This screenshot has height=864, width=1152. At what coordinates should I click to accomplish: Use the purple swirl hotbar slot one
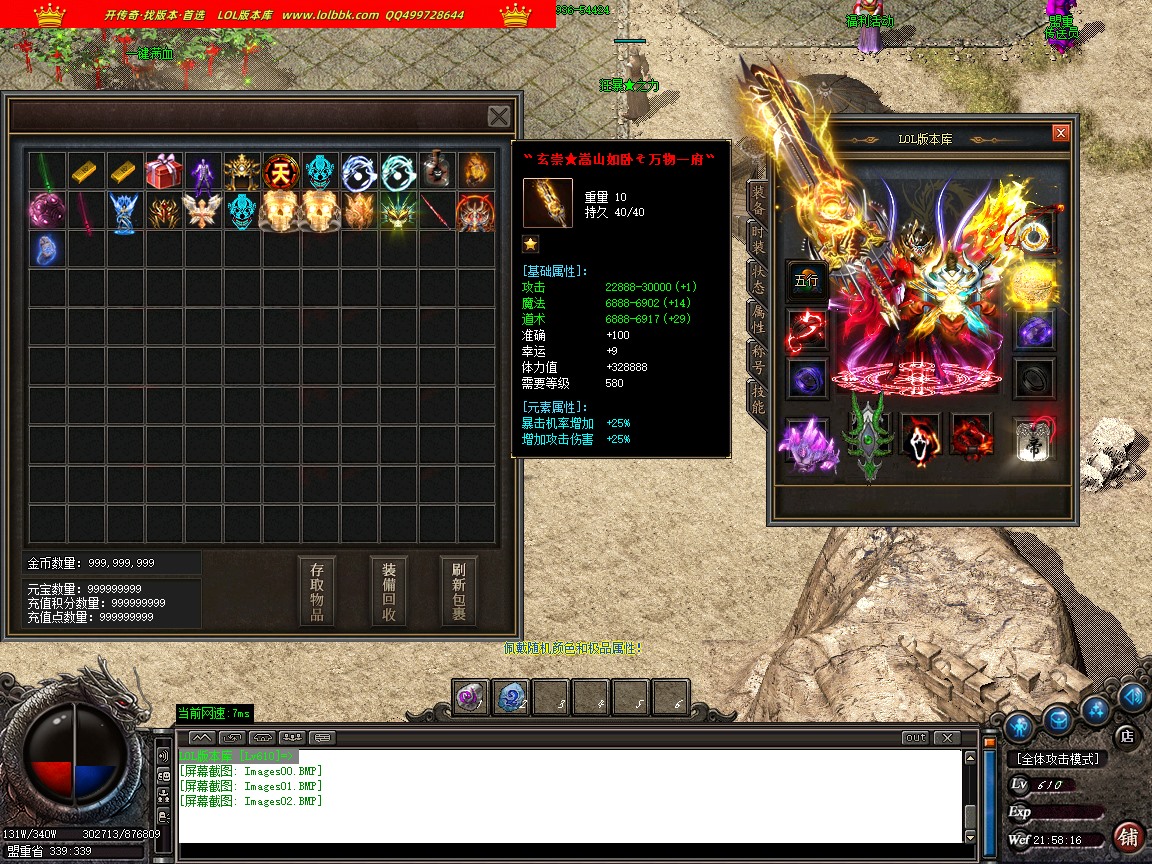coord(471,698)
